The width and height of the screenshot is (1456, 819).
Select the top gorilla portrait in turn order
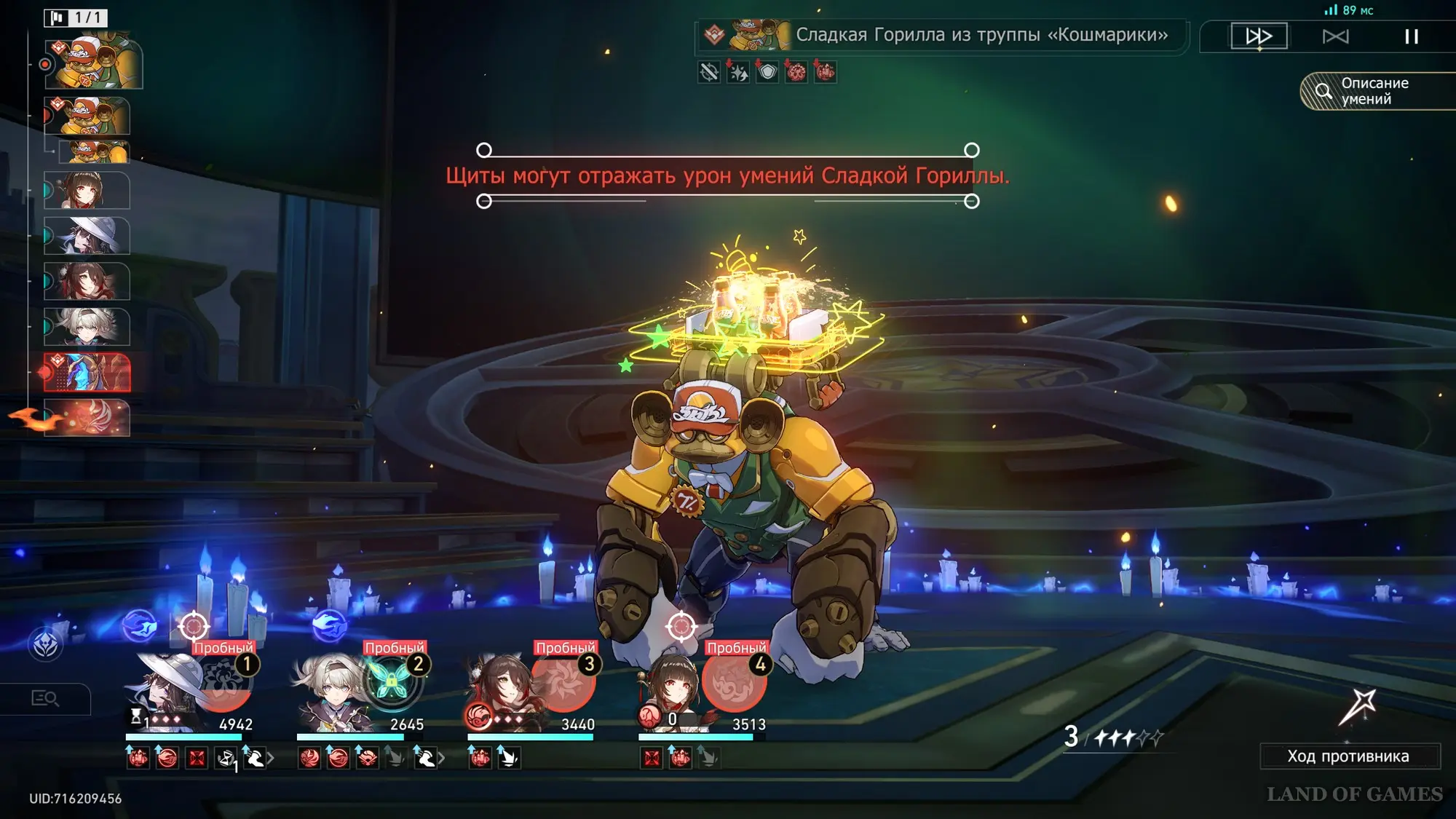click(x=93, y=63)
